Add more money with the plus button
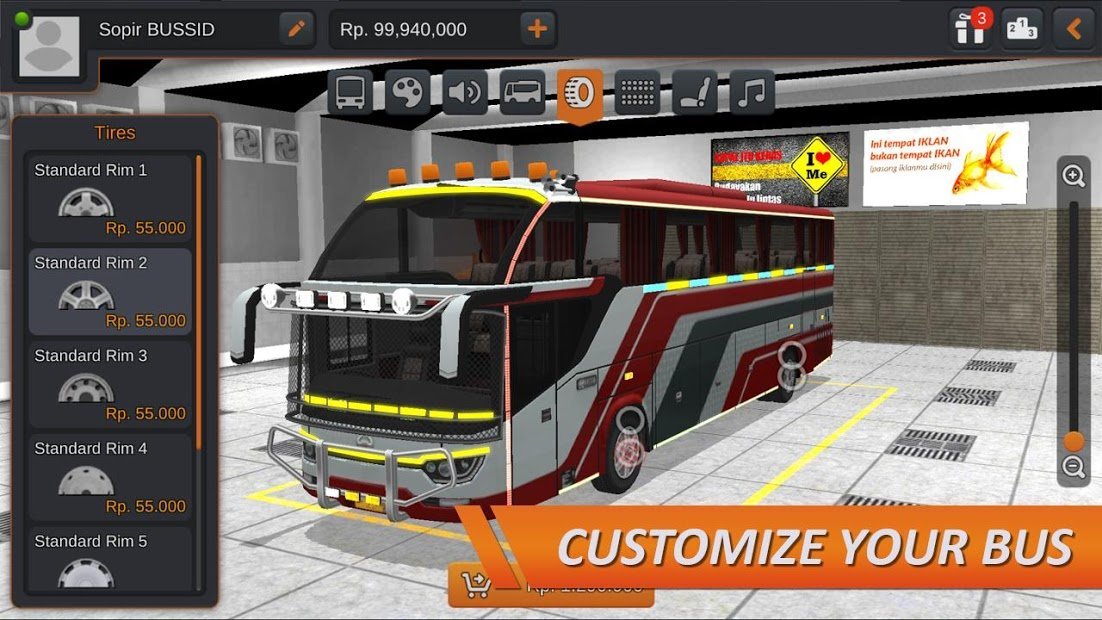The width and height of the screenshot is (1102, 620). pyautogui.click(x=537, y=29)
